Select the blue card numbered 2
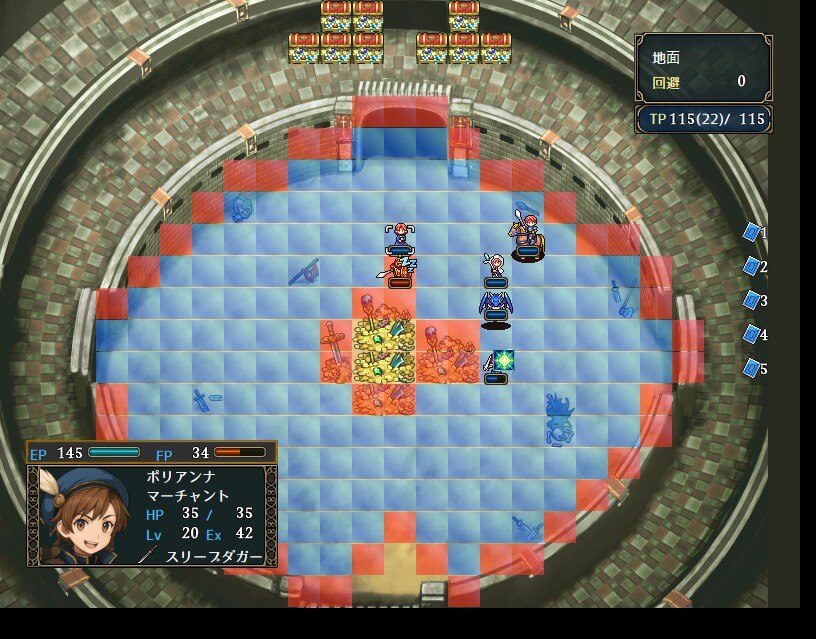Image resolution: width=816 pixels, height=639 pixels. tap(752, 266)
